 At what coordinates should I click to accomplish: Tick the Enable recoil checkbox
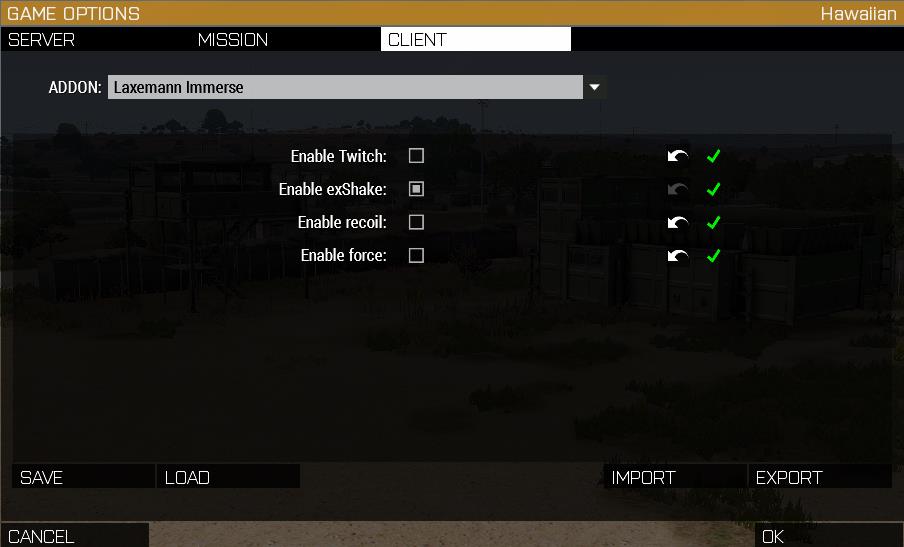(416, 222)
